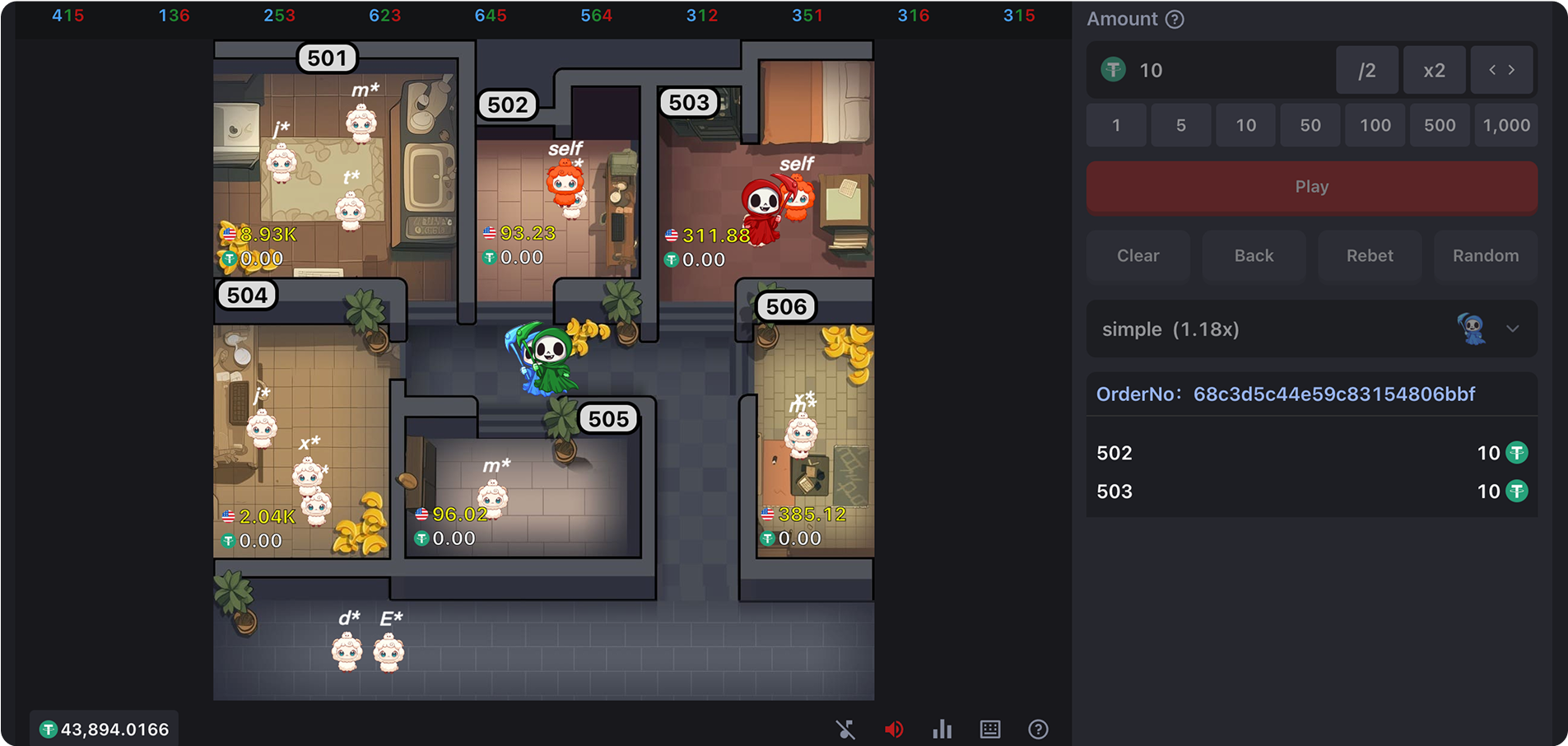Repeat previous bets with Rebet

tap(1370, 255)
